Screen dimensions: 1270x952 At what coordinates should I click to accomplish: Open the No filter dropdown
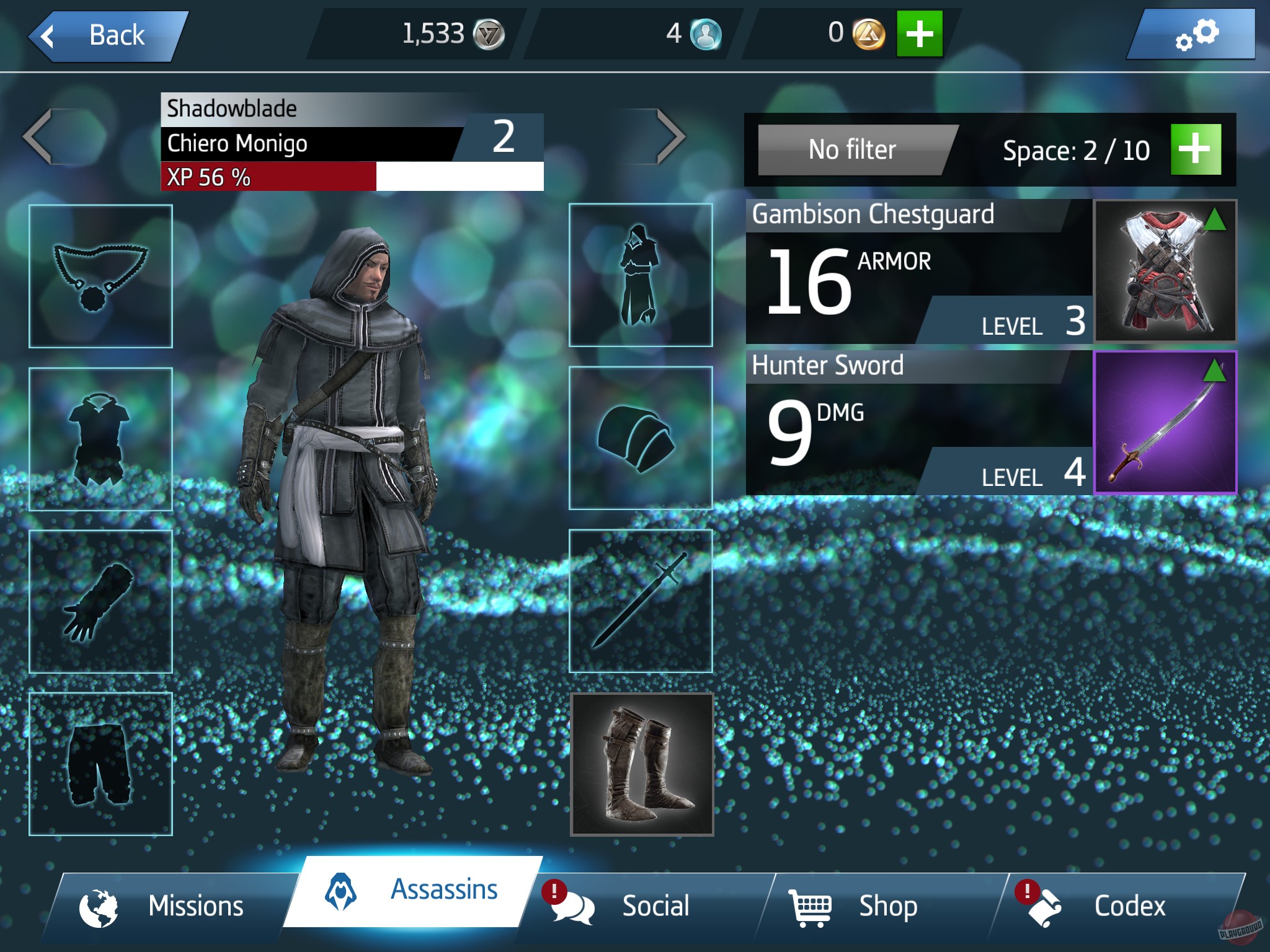click(x=854, y=149)
